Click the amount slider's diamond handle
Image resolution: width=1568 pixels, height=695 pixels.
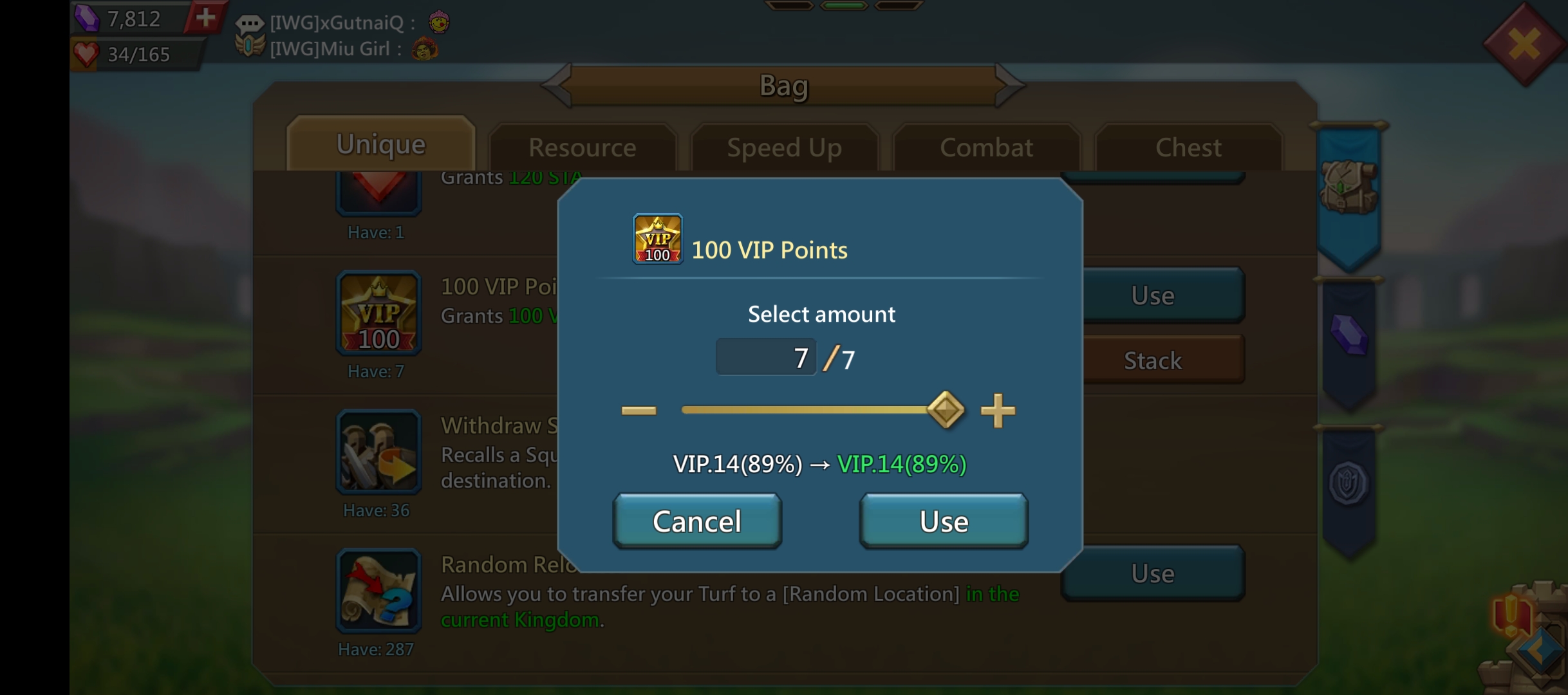946,410
